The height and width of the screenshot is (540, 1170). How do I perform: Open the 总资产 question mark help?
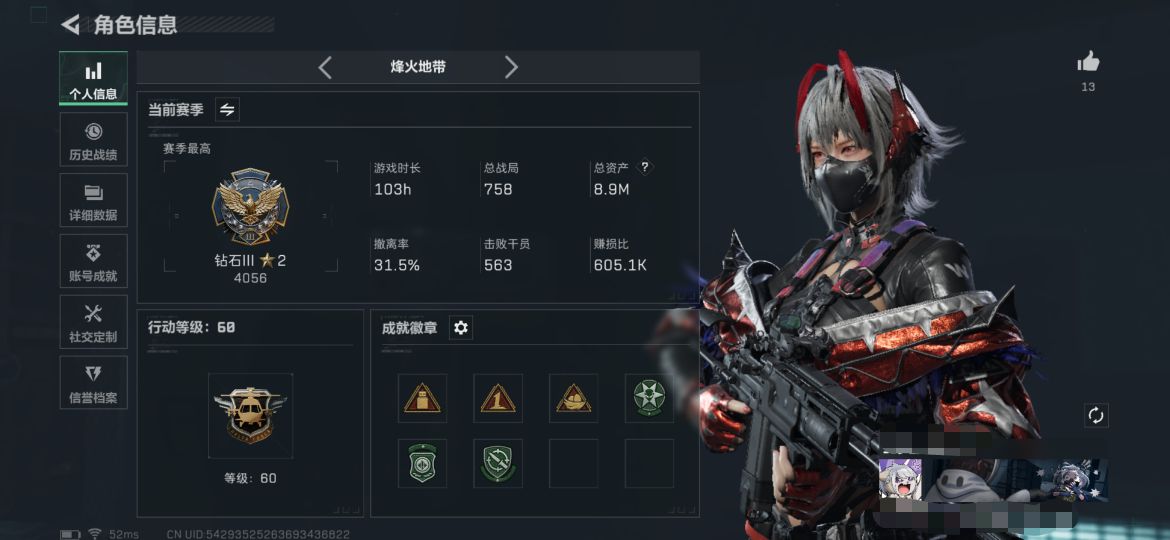click(x=645, y=167)
